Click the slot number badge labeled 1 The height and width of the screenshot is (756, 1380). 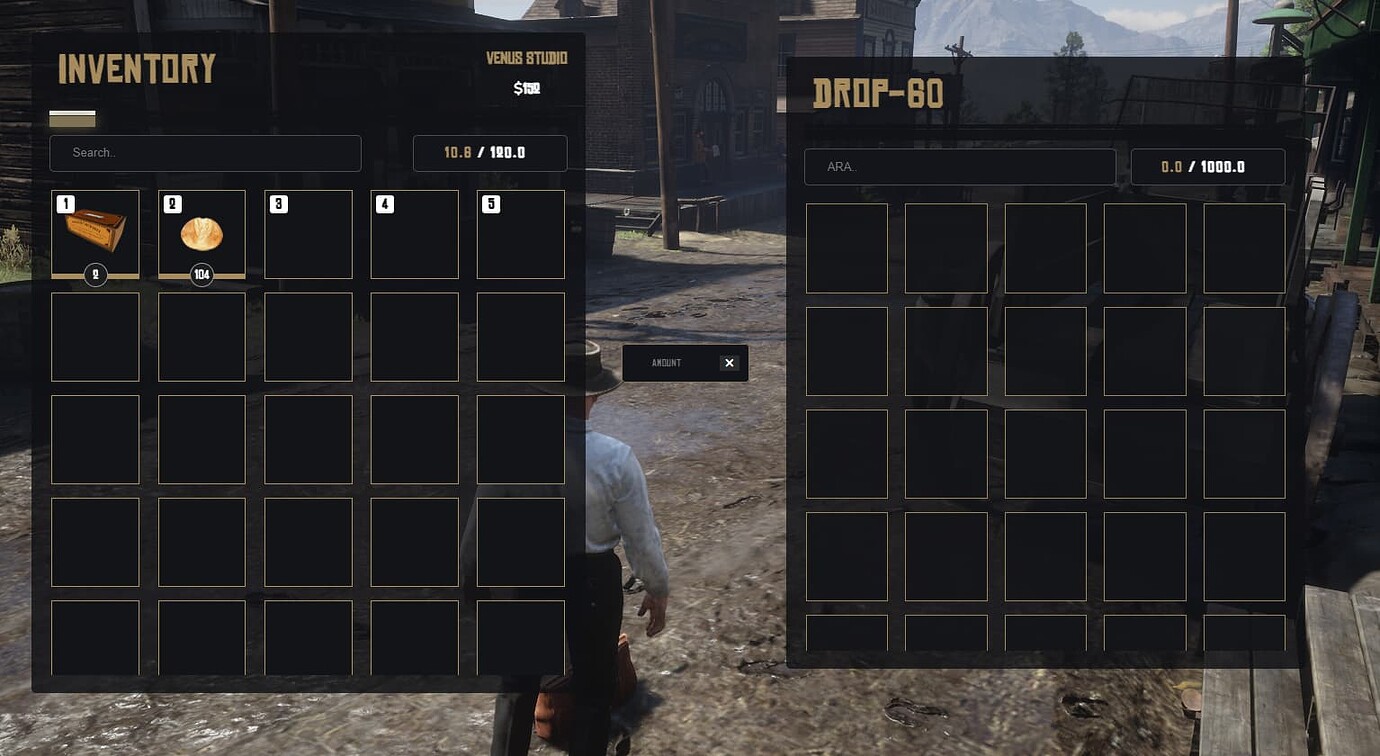click(64, 202)
